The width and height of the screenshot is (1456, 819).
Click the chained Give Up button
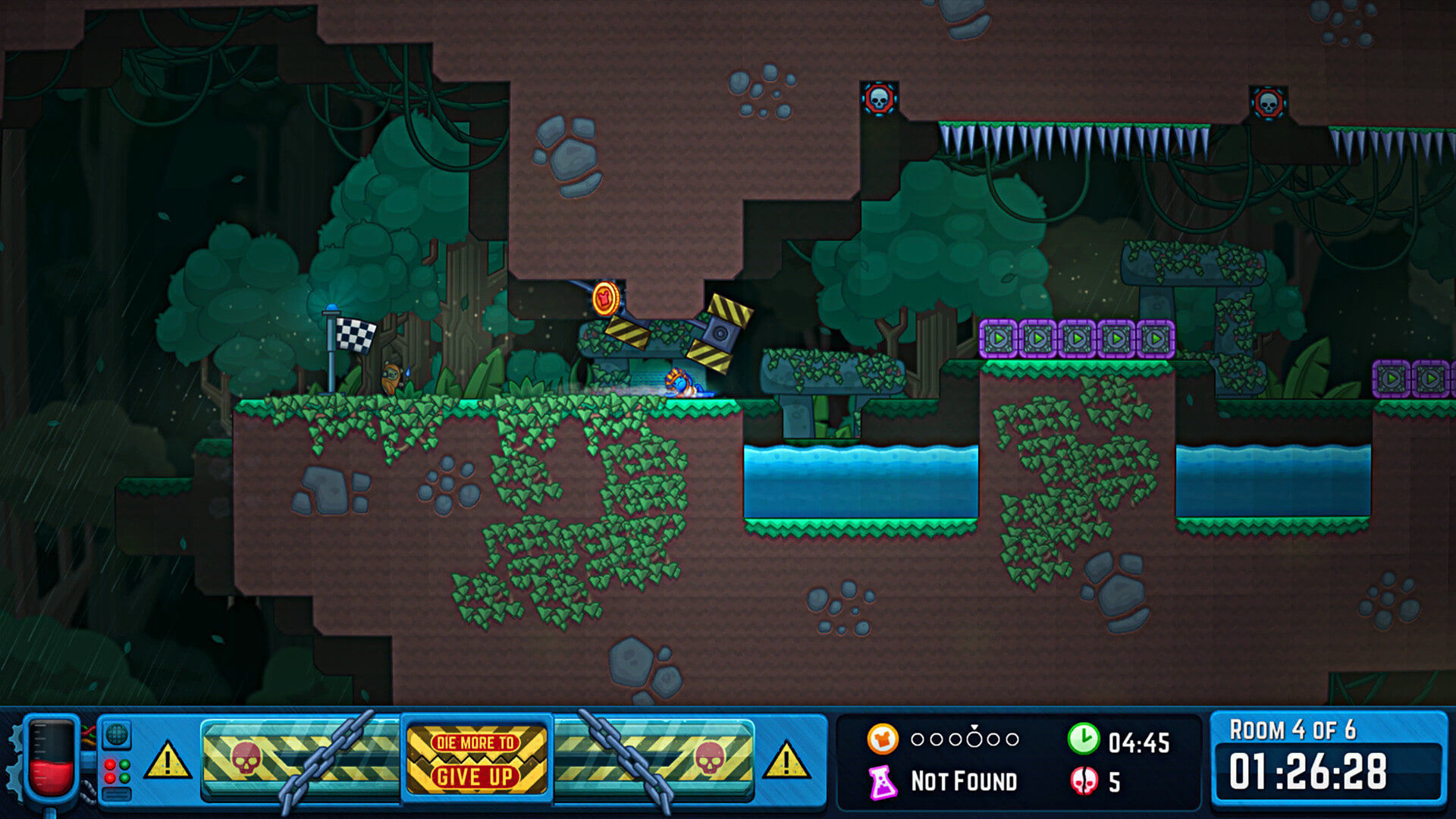point(476,760)
